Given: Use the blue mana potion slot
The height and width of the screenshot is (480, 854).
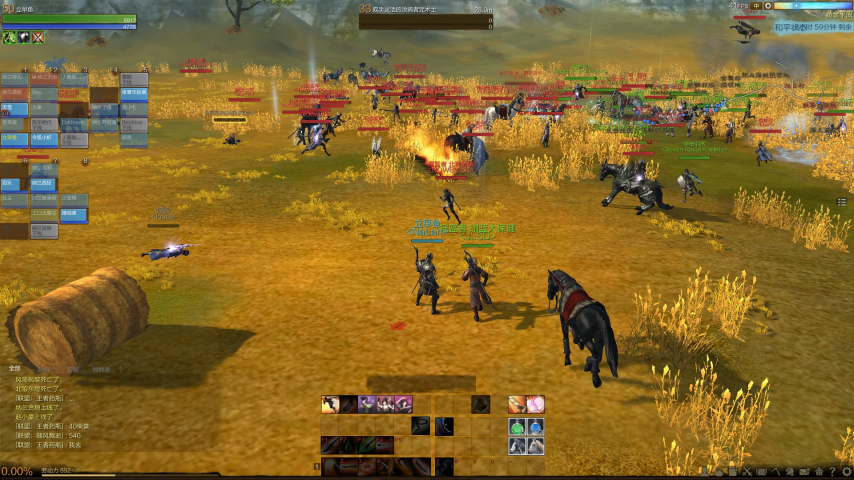Looking at the screenshot, I should point(535,426).
